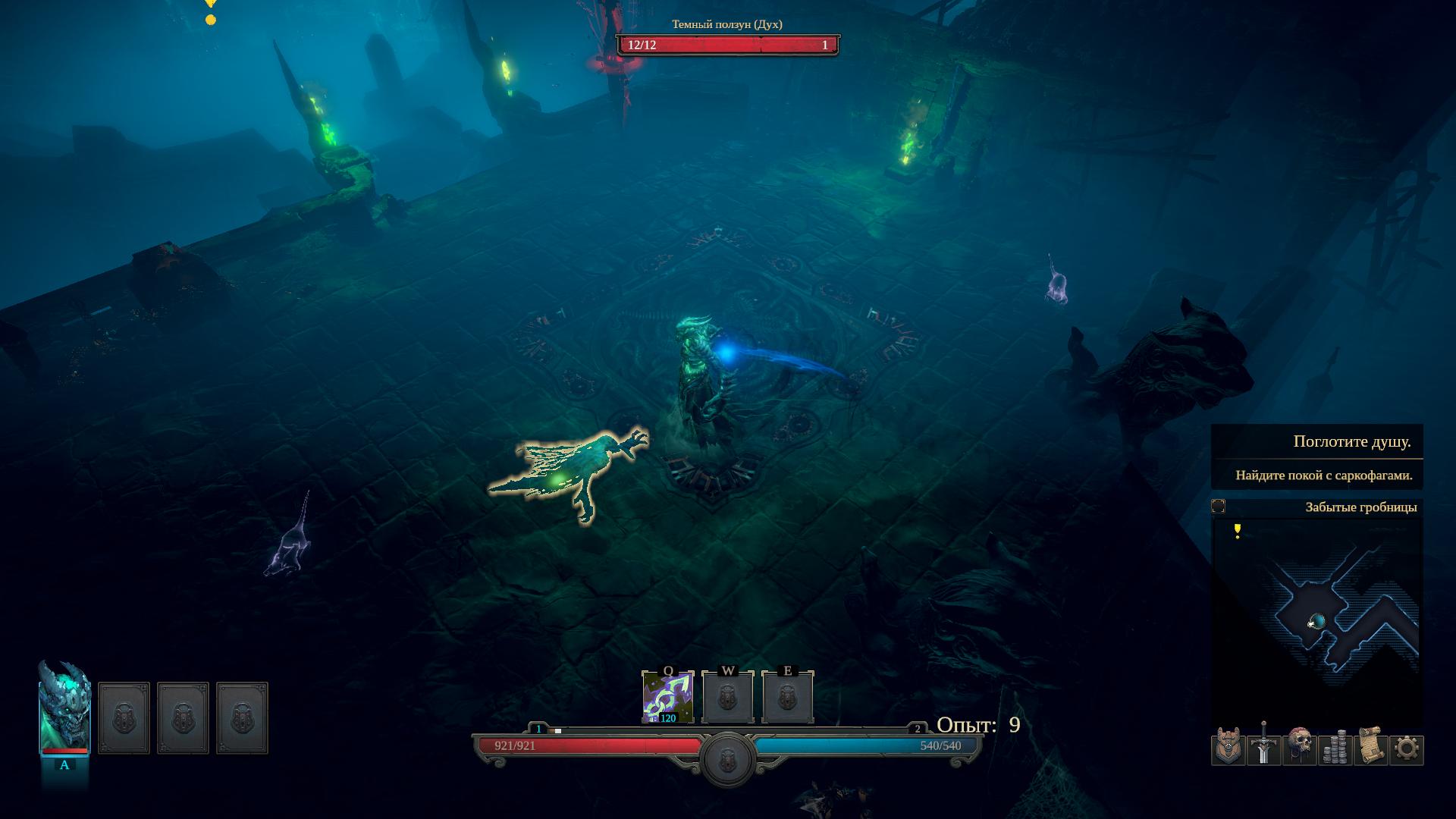Expand the minimap with the corner-brackets button

1219,507
